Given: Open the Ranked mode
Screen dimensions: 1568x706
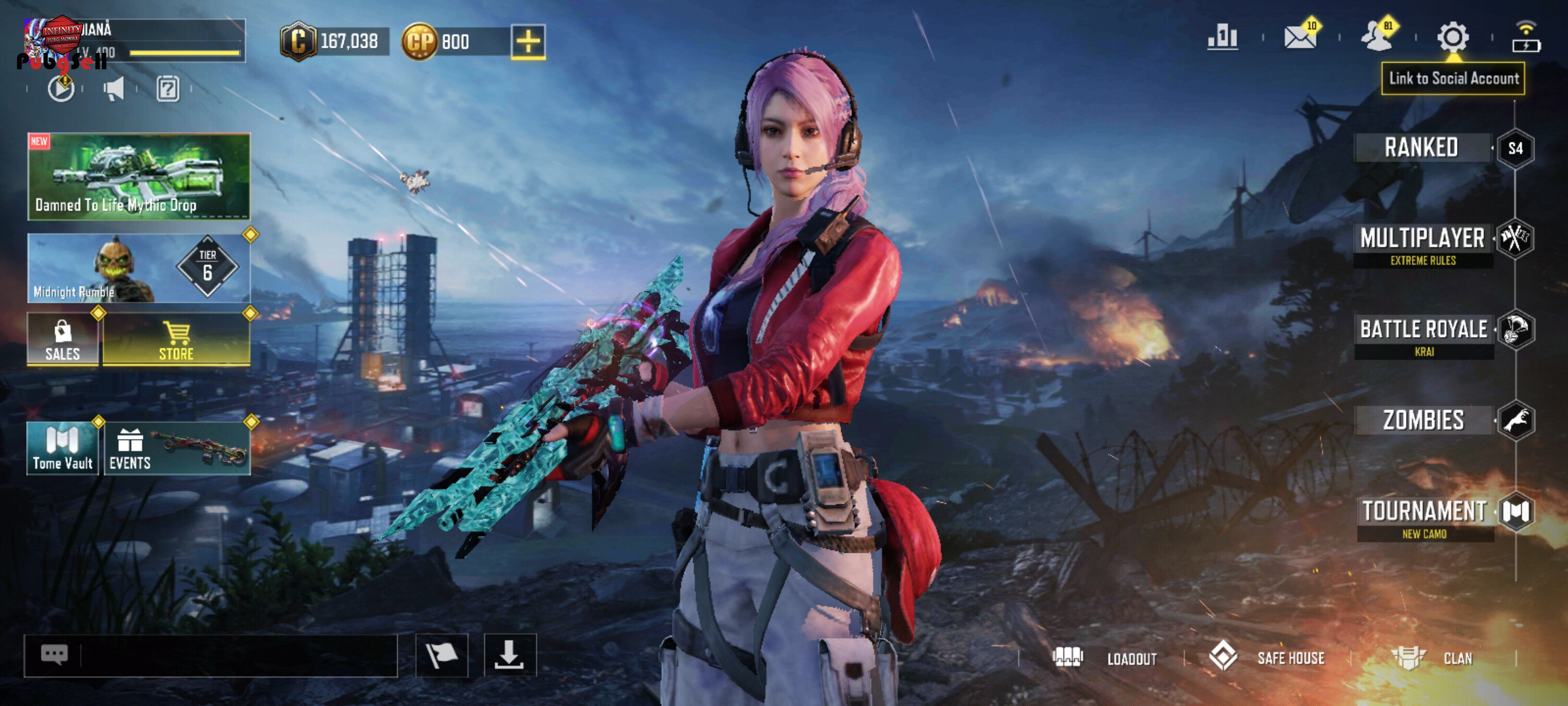Looking at the screenshot, I should pos(1422,148).
